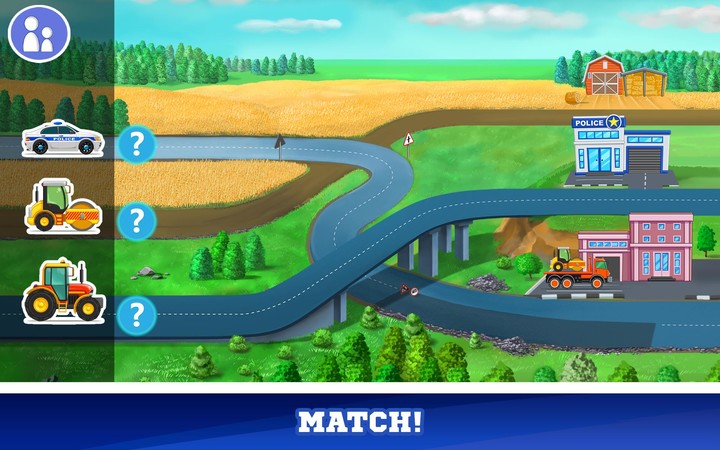The height and width of the screenshot is (450, 720).
Task: Tap the question mark beside police car
Action: tap(137, 145)
